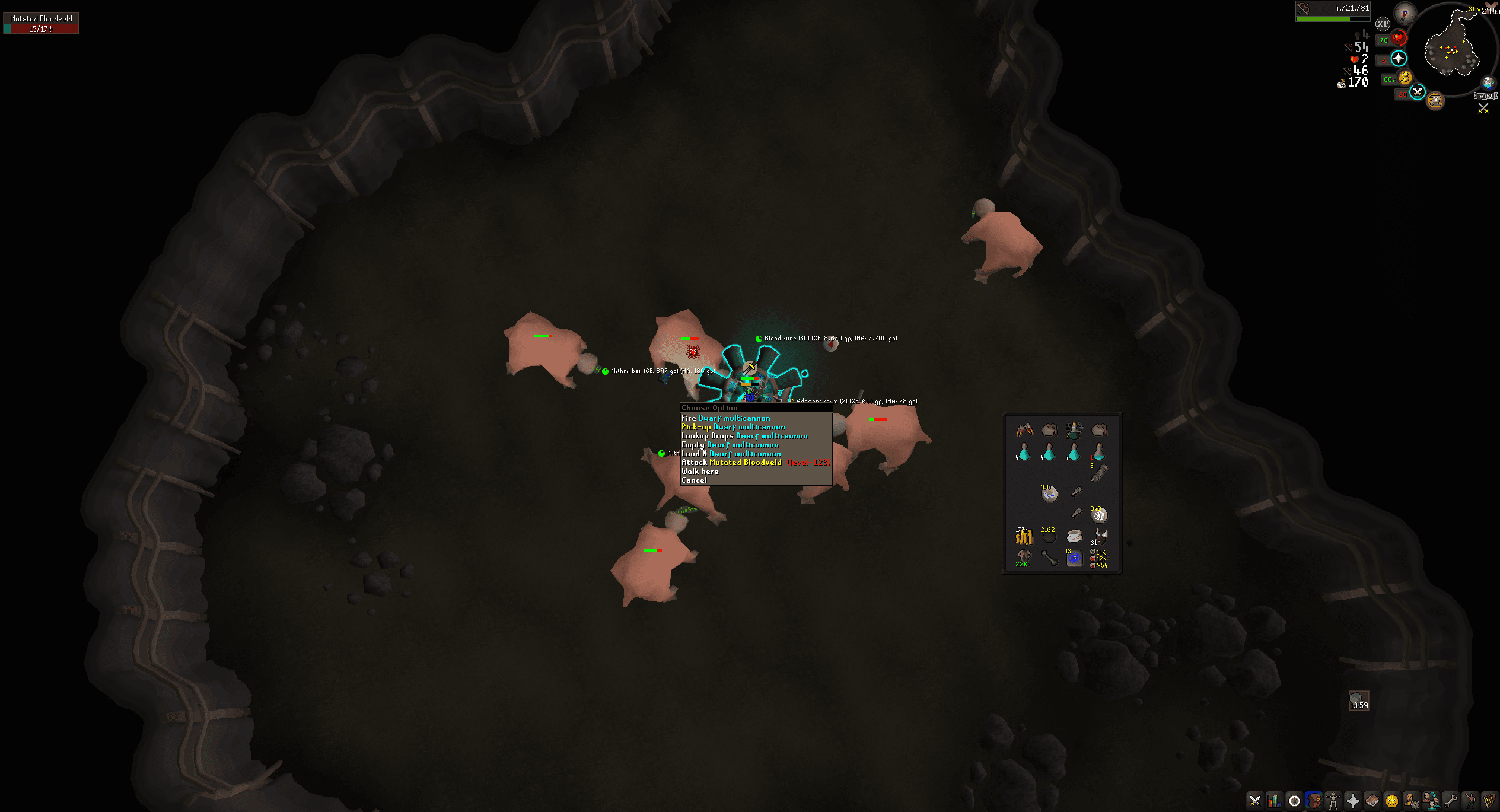Open the Settings wrench tab

point(1450,800)
